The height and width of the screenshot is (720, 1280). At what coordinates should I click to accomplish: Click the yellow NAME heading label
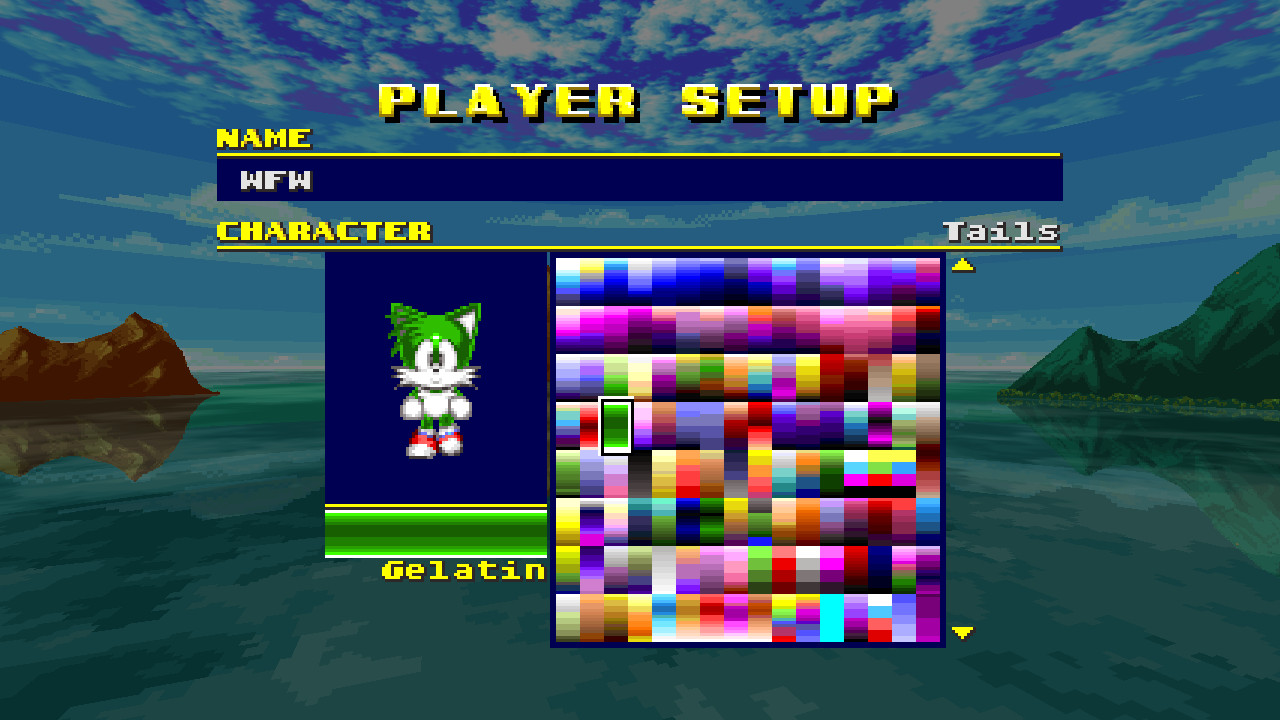pyautogui.click(x=264, y=140)
